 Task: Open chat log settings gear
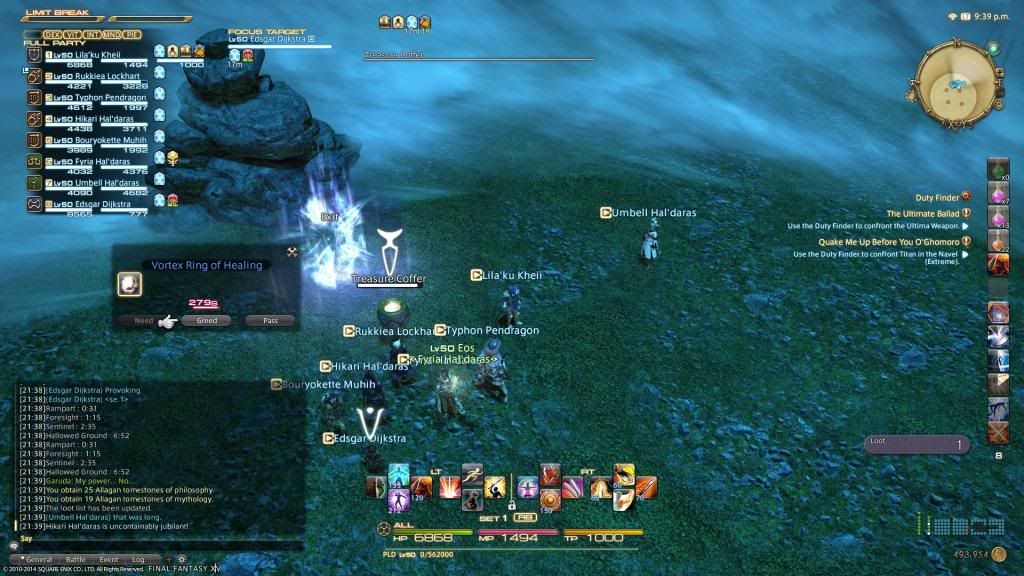181,559
